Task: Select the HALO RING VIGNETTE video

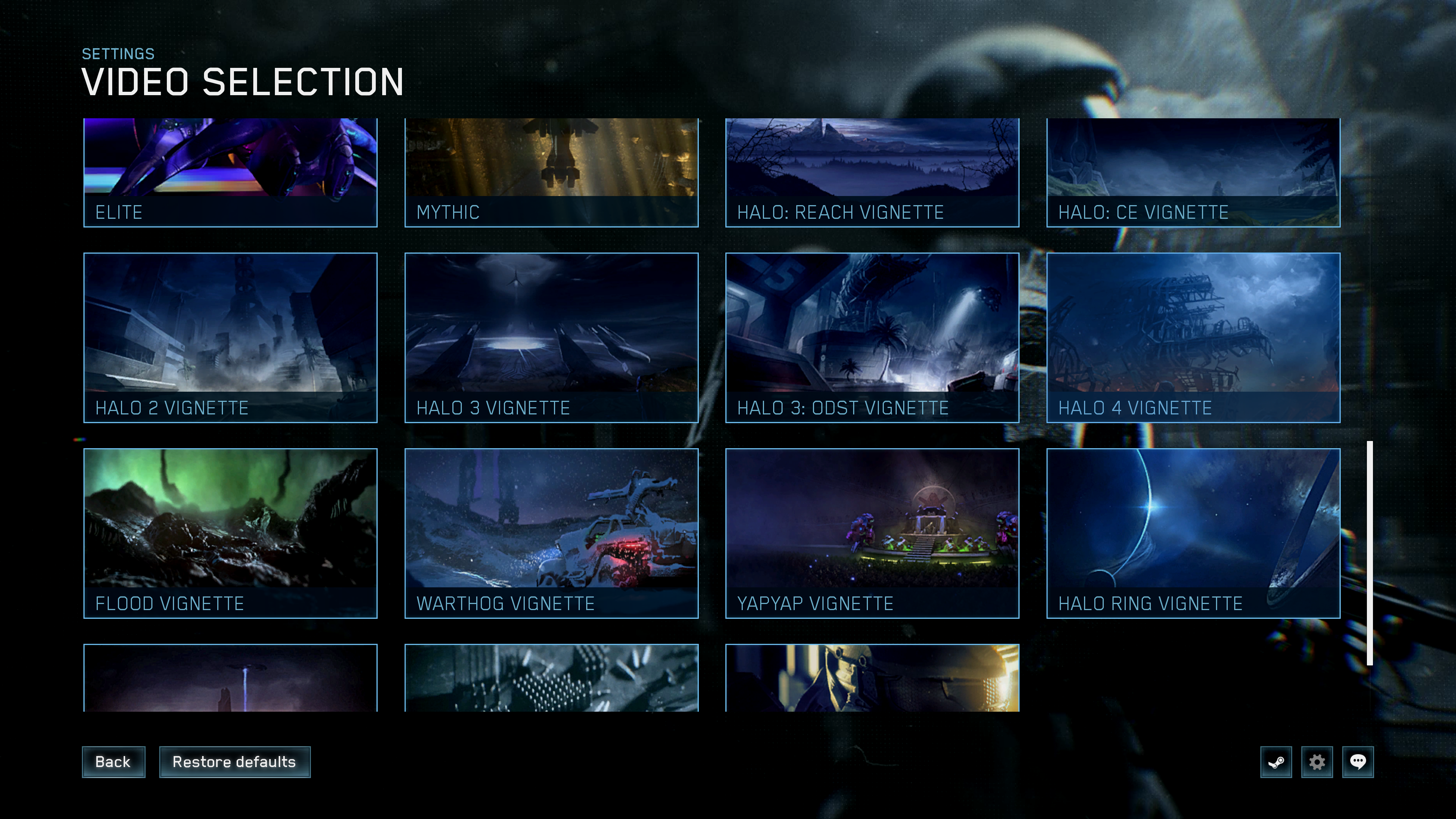Action: point(1192,534)
